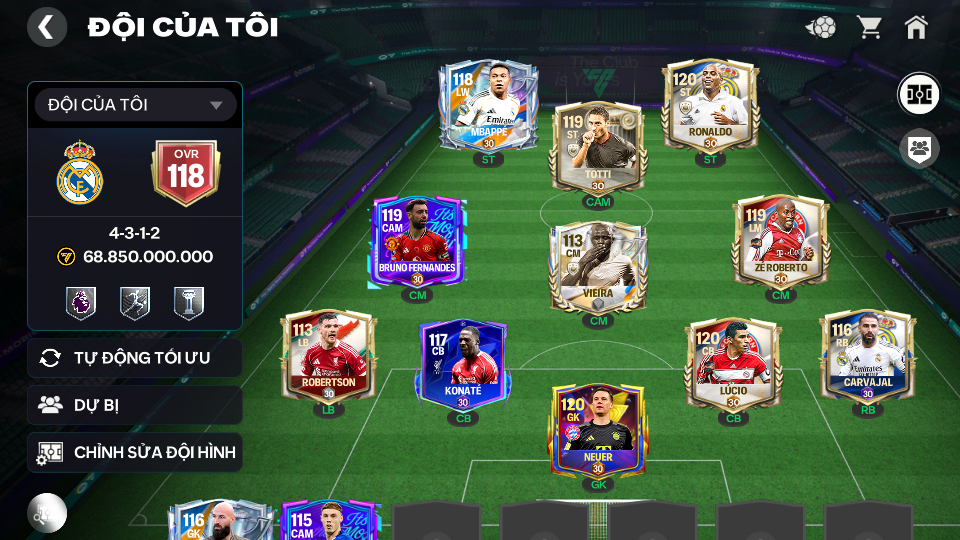Pick the Robertson left back card
The image size is (960, 540).
(x=328, y=357)
